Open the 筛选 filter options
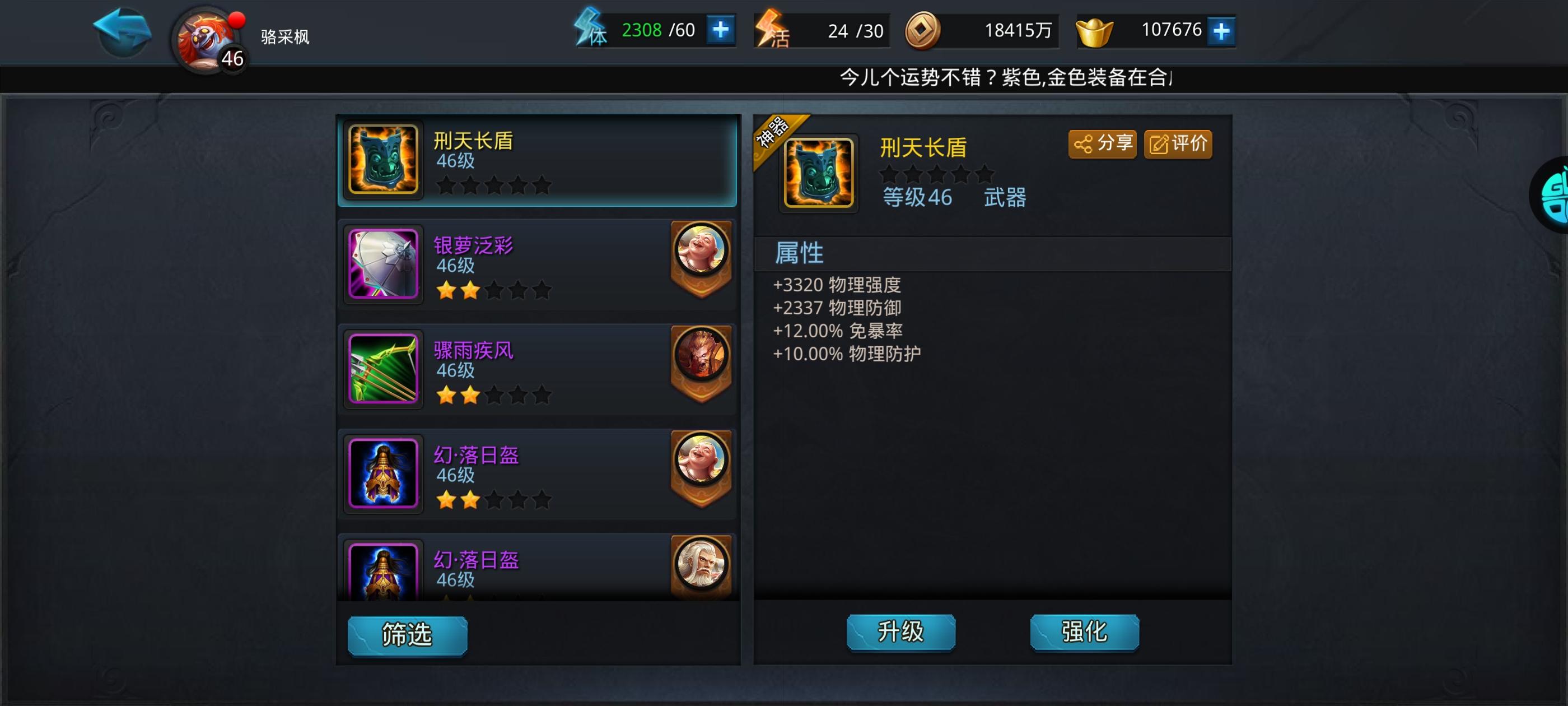The height and width of the screenshot is (706, 1568). [407, 635]
